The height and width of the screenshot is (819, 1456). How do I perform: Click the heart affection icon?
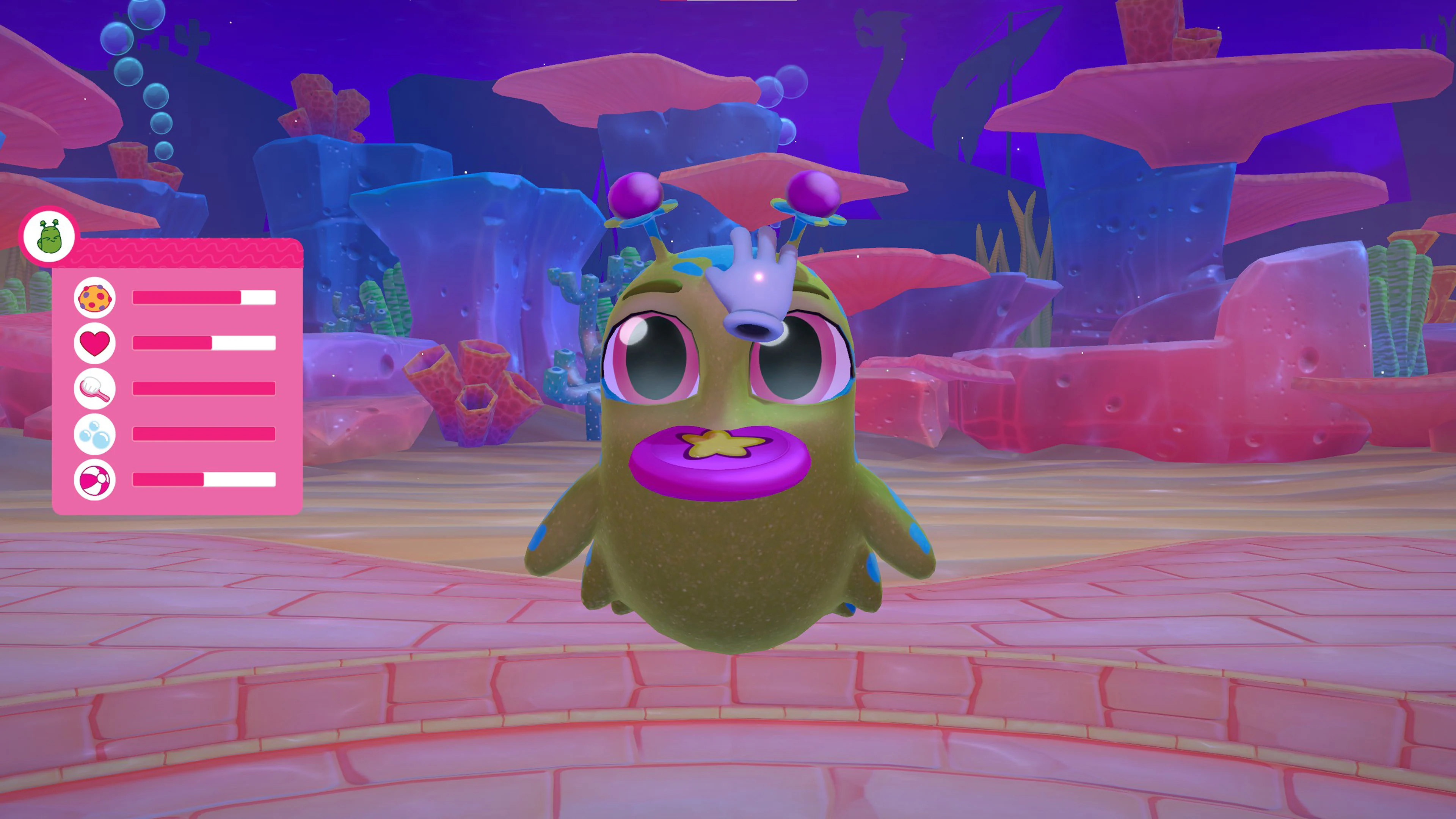pos(94,342)
